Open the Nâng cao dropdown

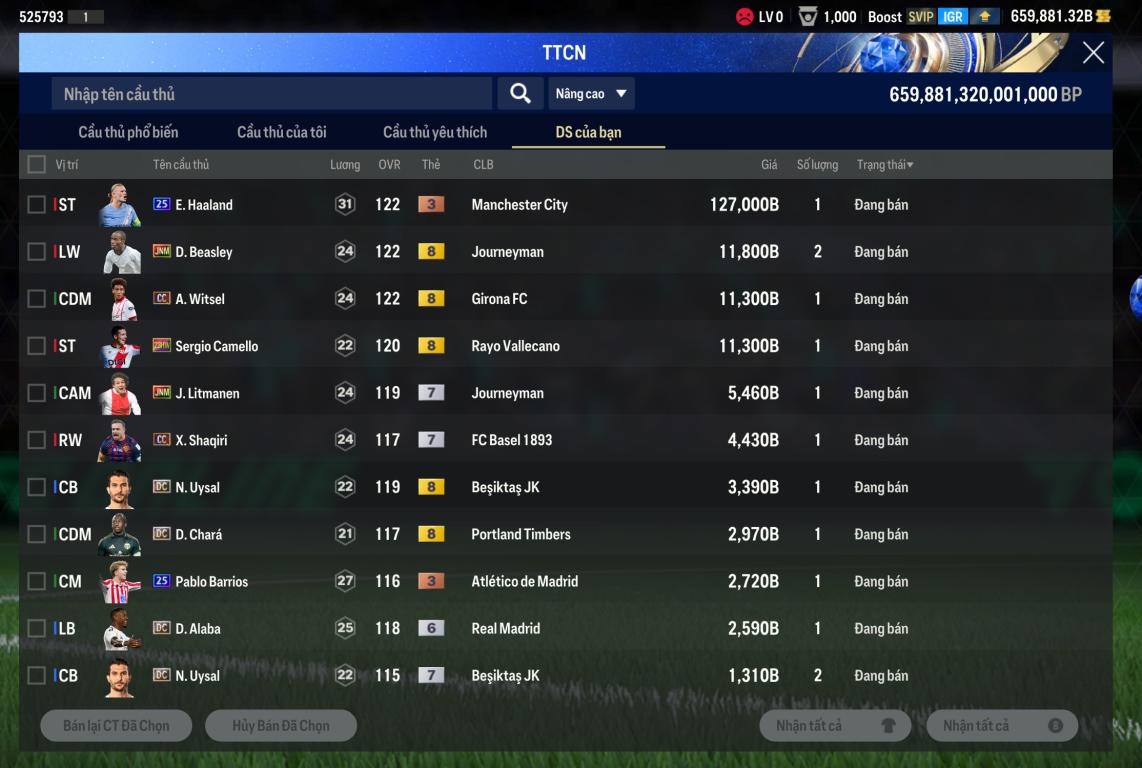(x=591, y=94)
